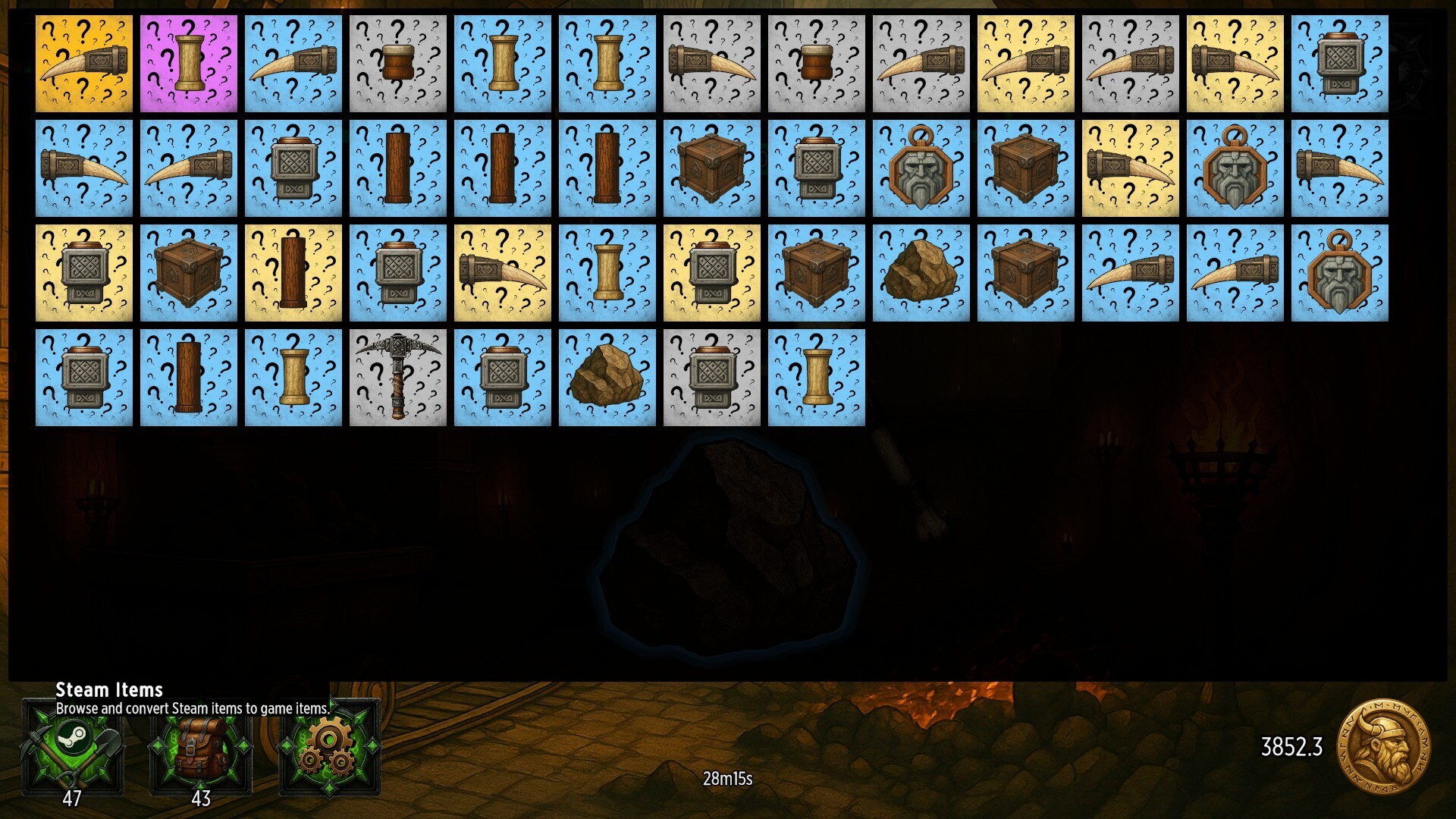Open the Steam Items browser button
Viewport: 1456px width, 819px height.
[x=73, y=747]
